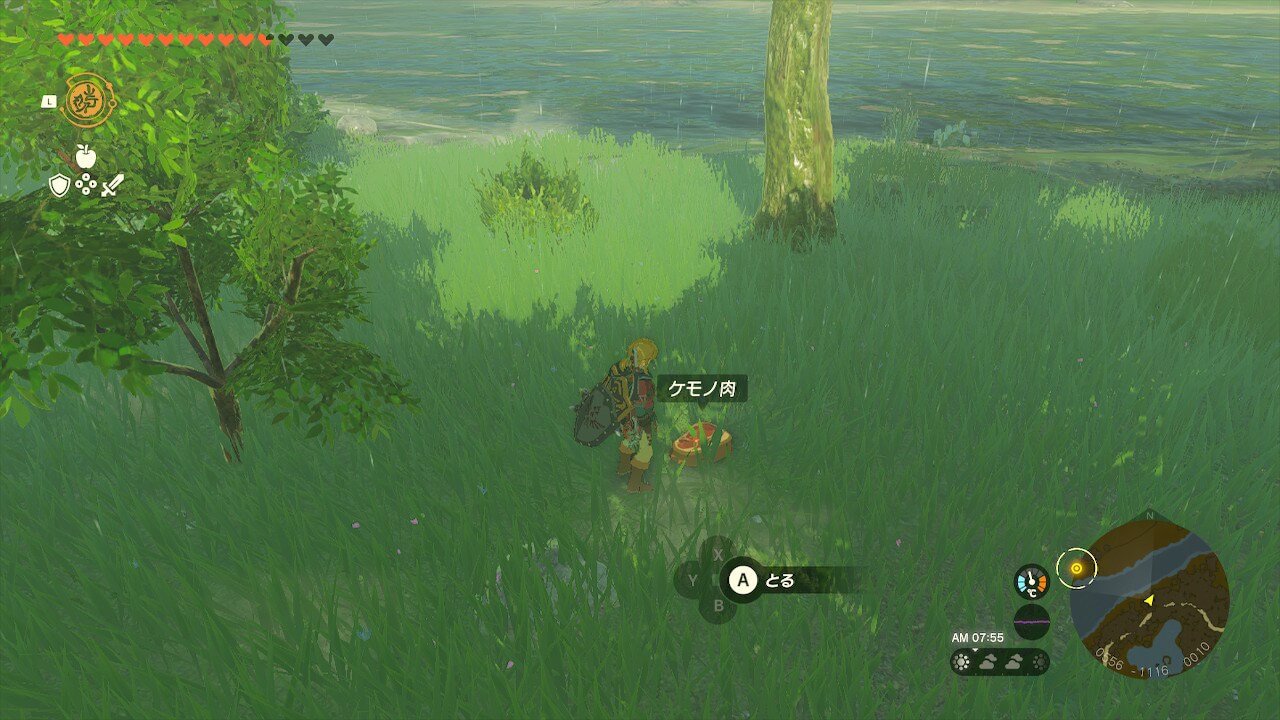Choose the sword quick-select icon
The image size is (1280, 720).
point(112,185)
